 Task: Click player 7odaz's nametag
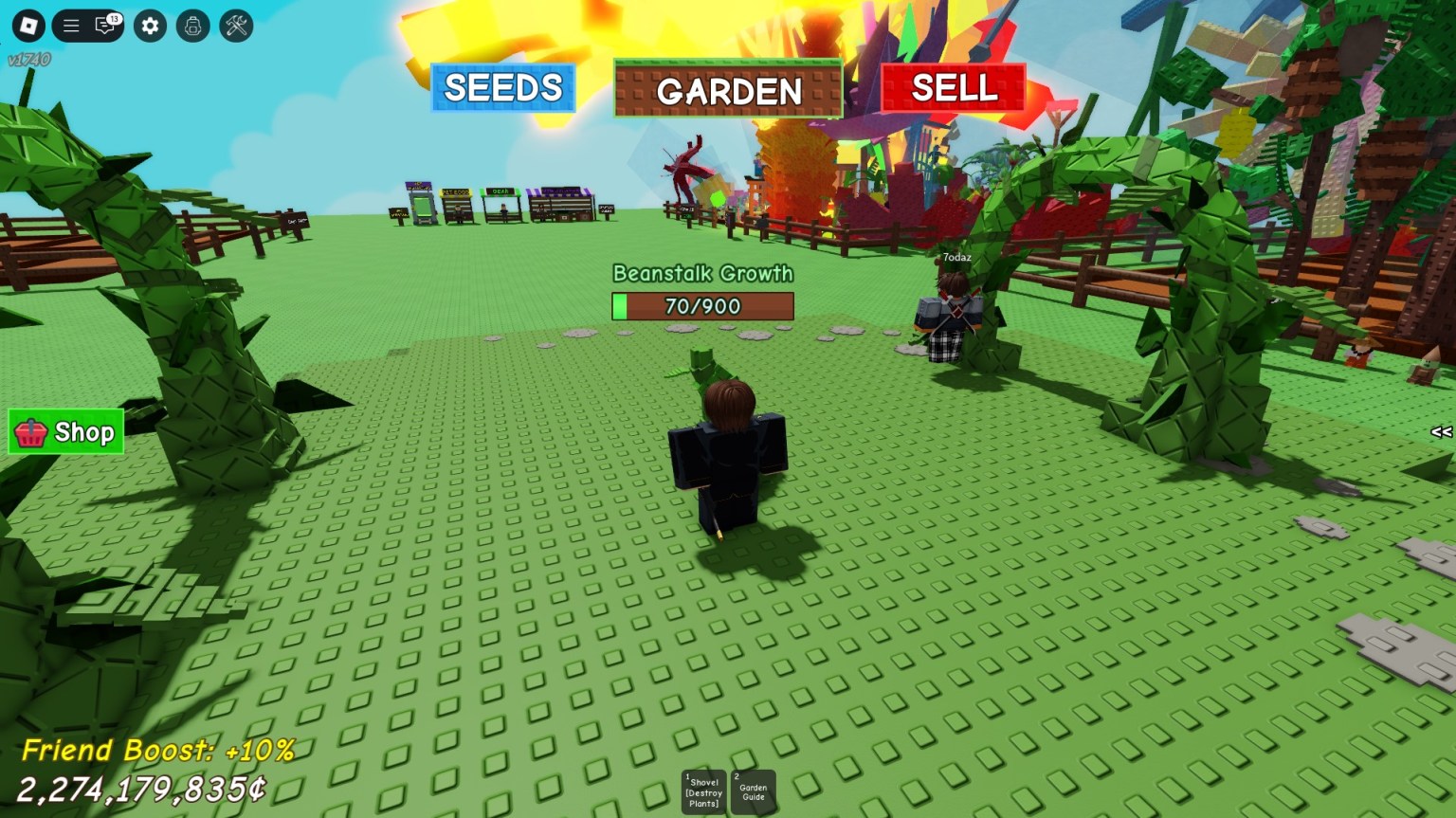[x=955, y=257]
